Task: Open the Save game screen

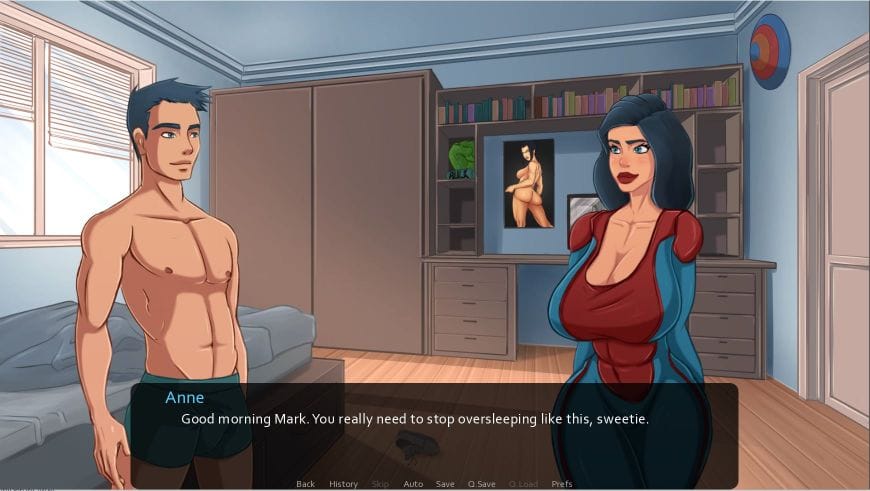Action: click(x=445, y=484)
